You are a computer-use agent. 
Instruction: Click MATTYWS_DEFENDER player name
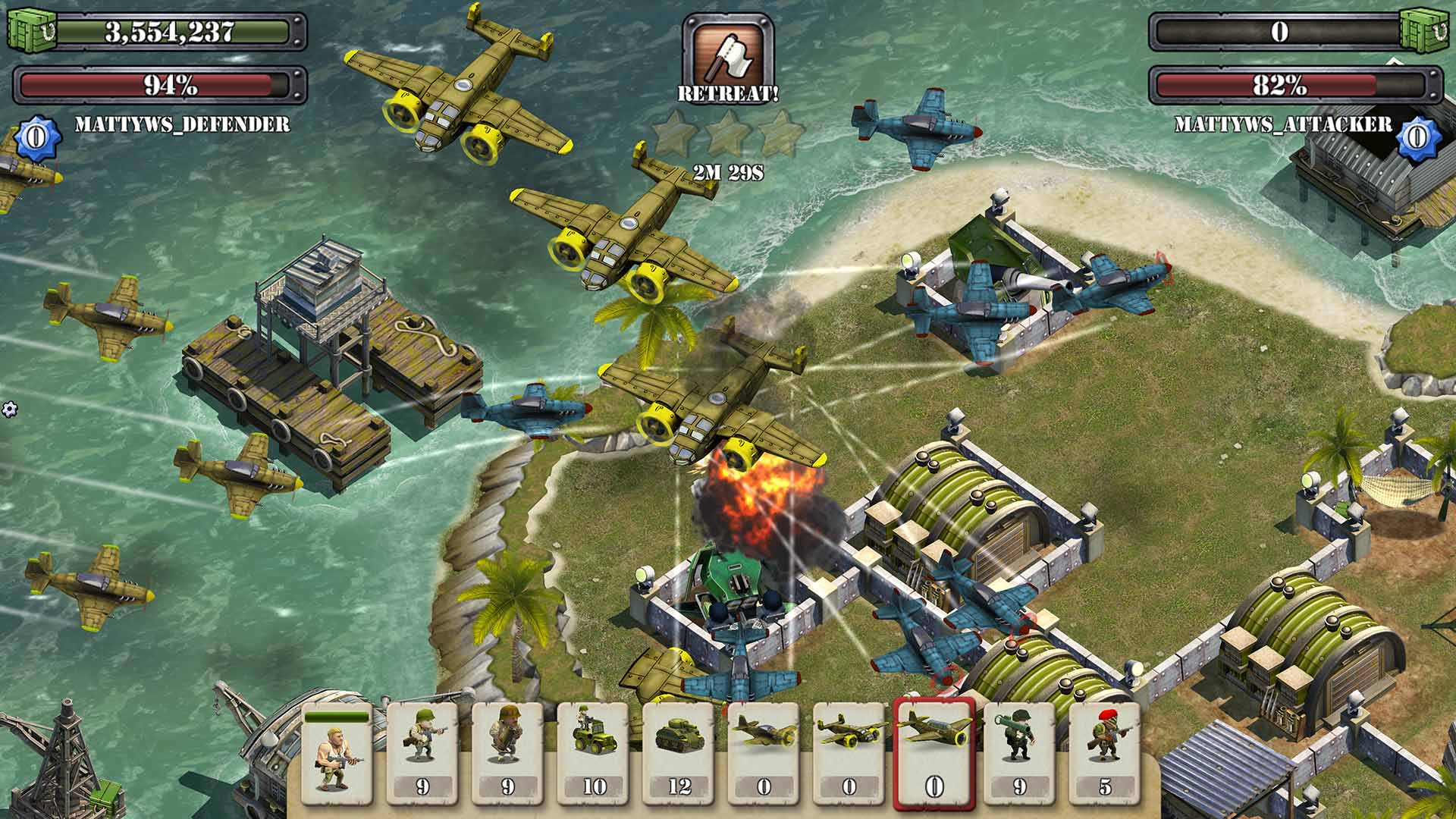click(x=182, y=124)
